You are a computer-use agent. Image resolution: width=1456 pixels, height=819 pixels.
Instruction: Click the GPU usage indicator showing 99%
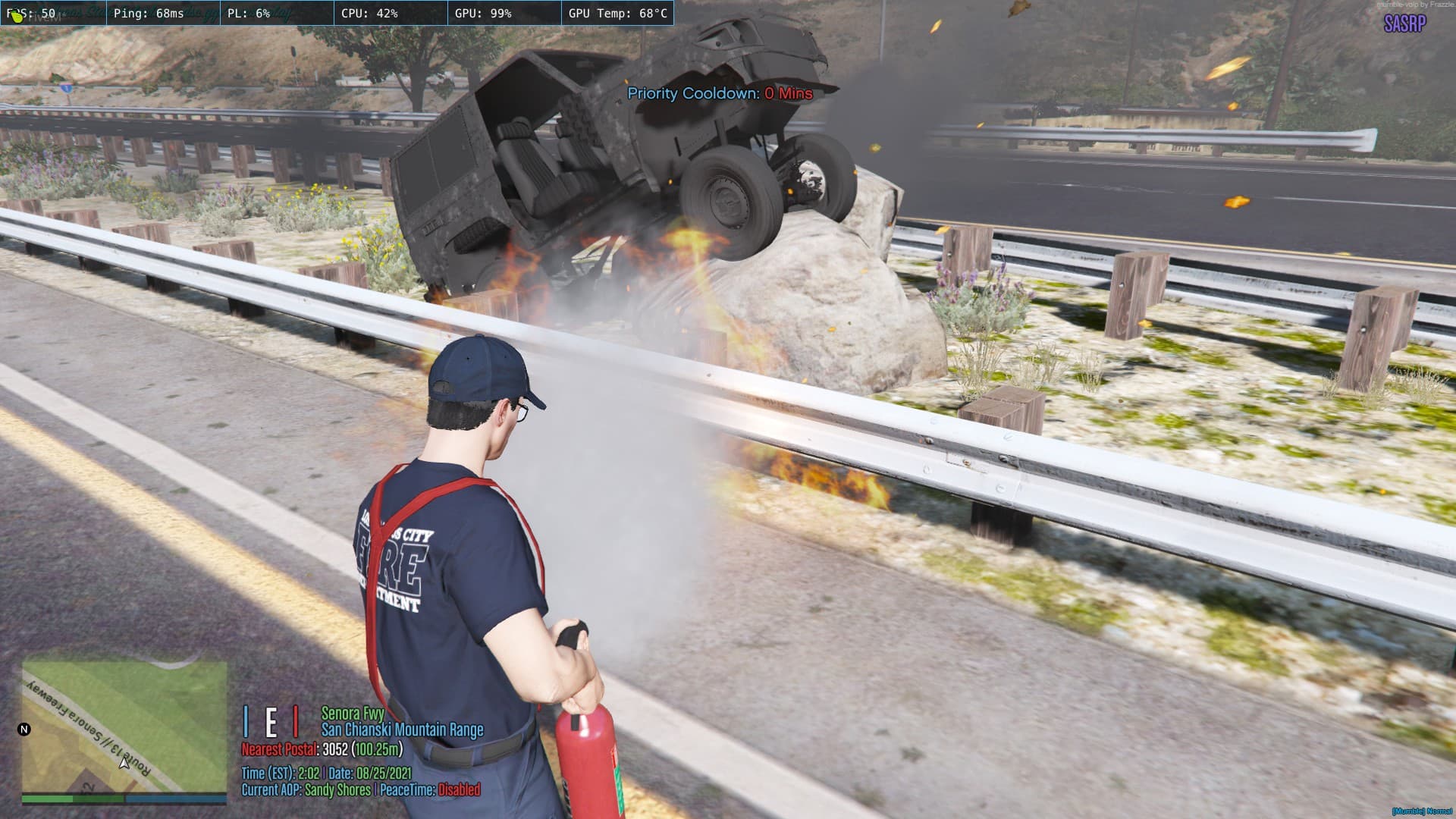(x=485, y=11)
